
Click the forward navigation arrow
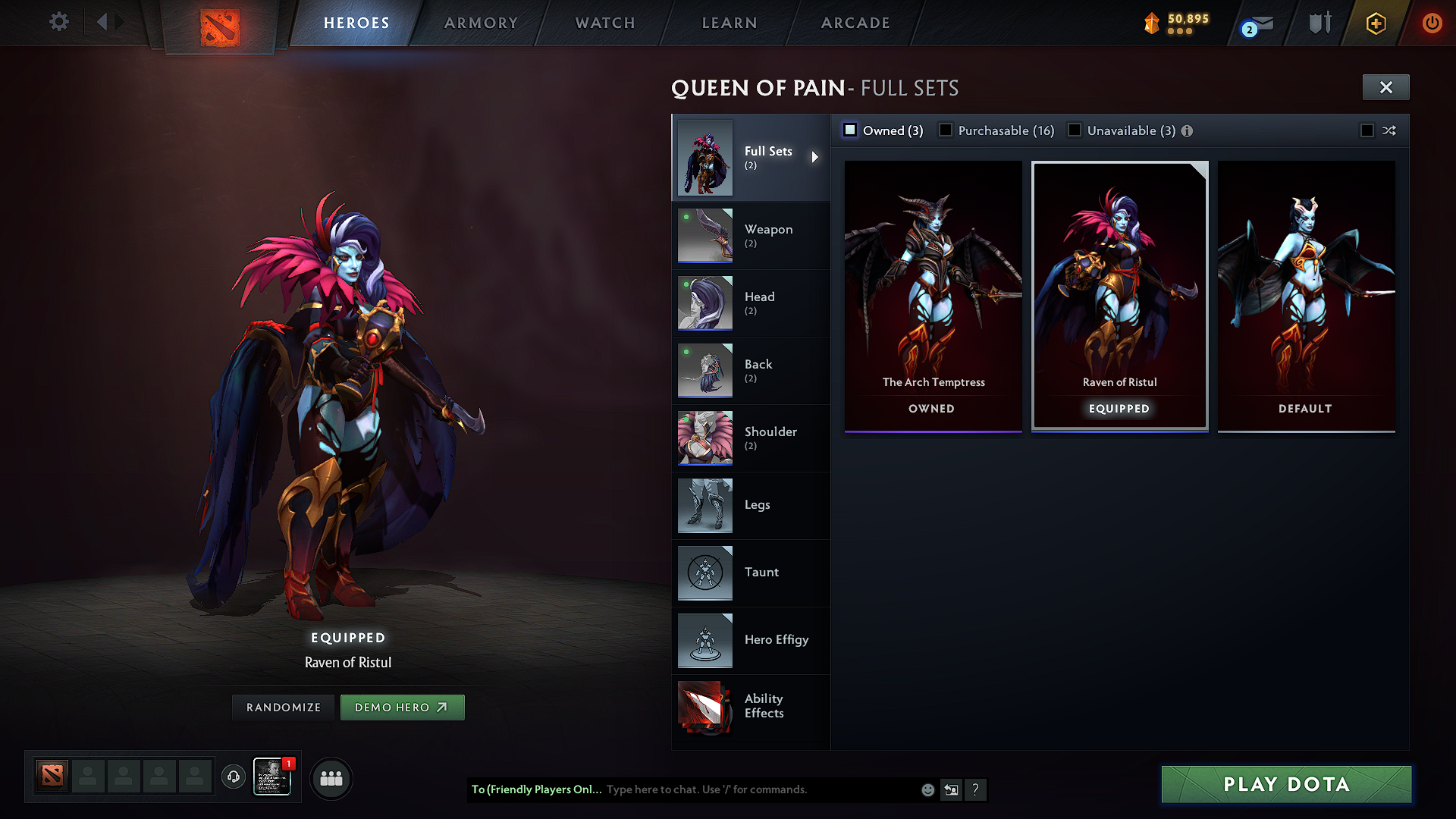pyautogui.click(x=120, y=22)
